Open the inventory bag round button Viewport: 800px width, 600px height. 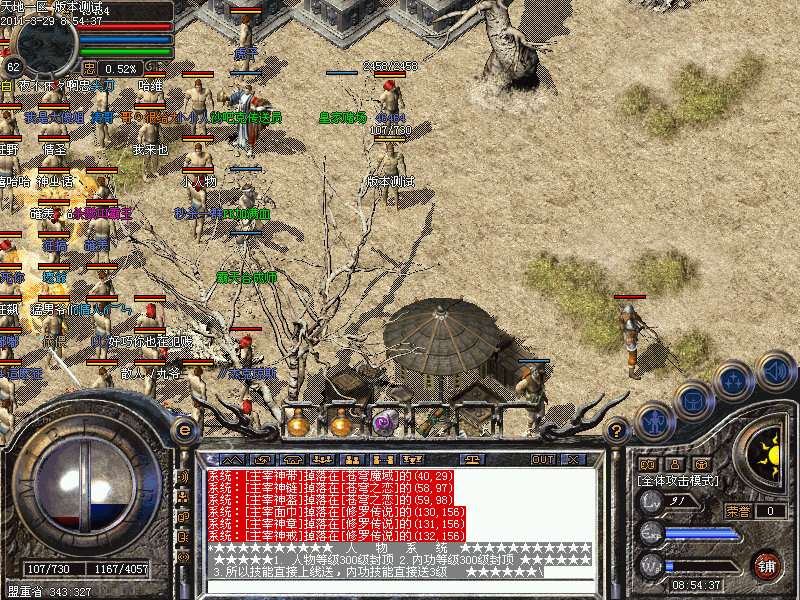click(x=693, y=400)
